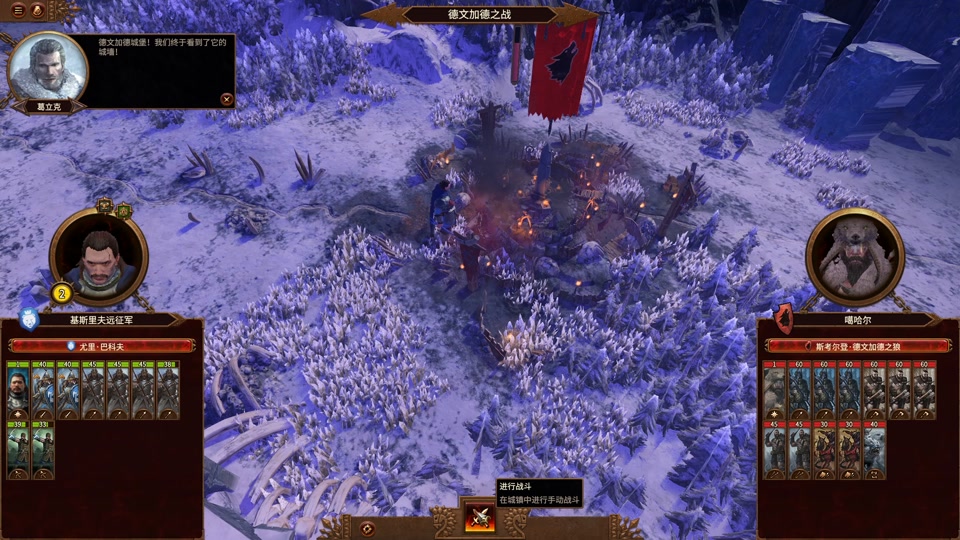Click the small round button on bottom bar
Screen dimensions: 960x540
click(367, 528)
